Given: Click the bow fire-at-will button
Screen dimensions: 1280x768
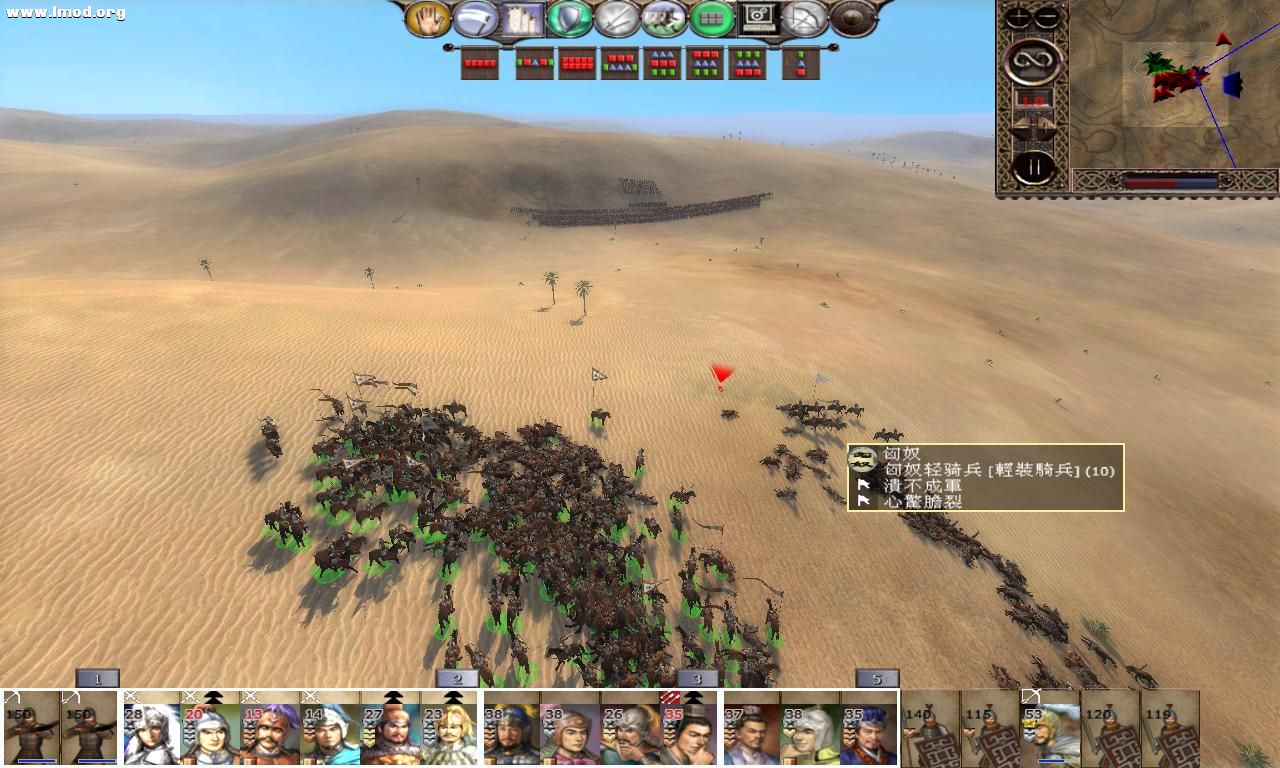Looking at the screenshot, I should pyautogui.click(x=806, y=18).
